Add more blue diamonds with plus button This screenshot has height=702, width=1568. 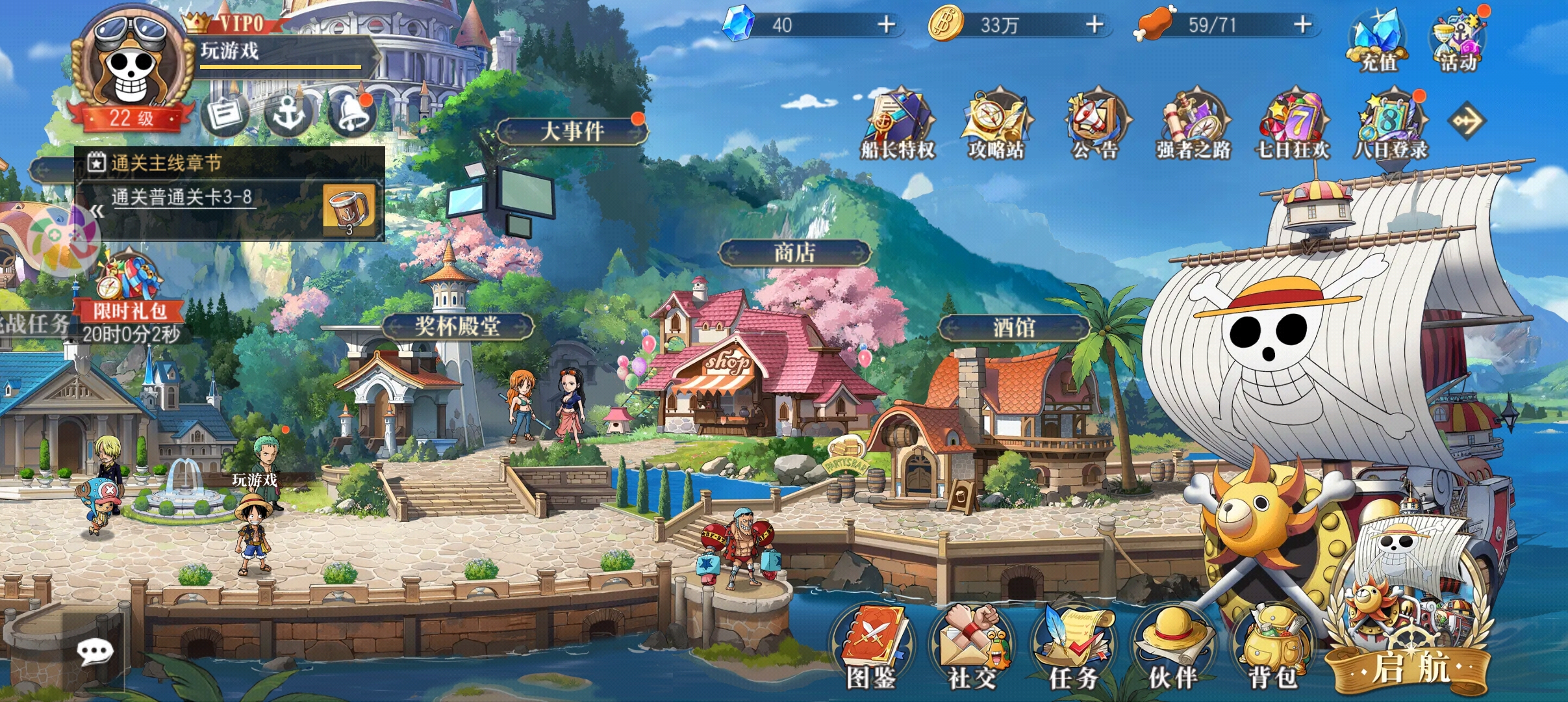886,25
